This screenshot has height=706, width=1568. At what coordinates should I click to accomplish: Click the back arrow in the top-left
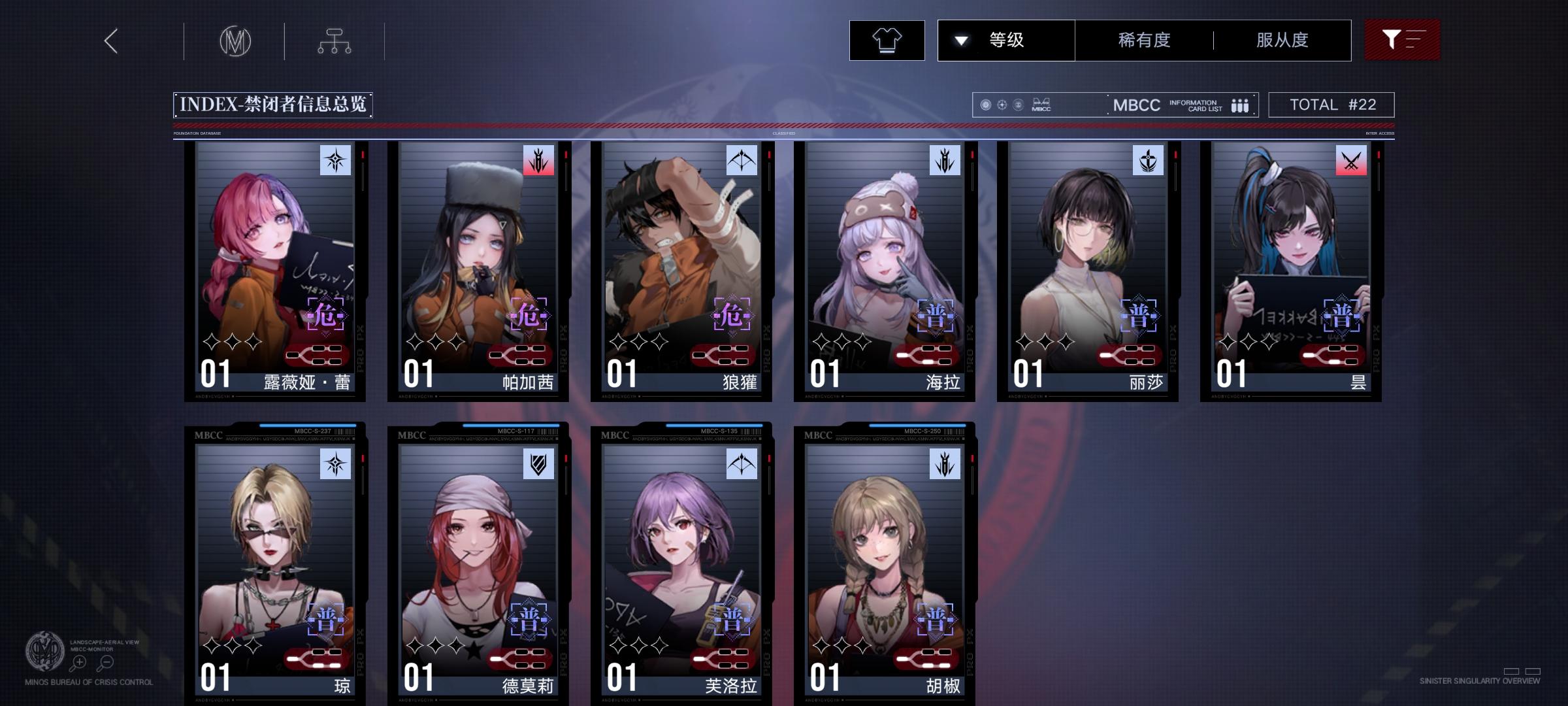pyautogui.click(x=110, y=41)
